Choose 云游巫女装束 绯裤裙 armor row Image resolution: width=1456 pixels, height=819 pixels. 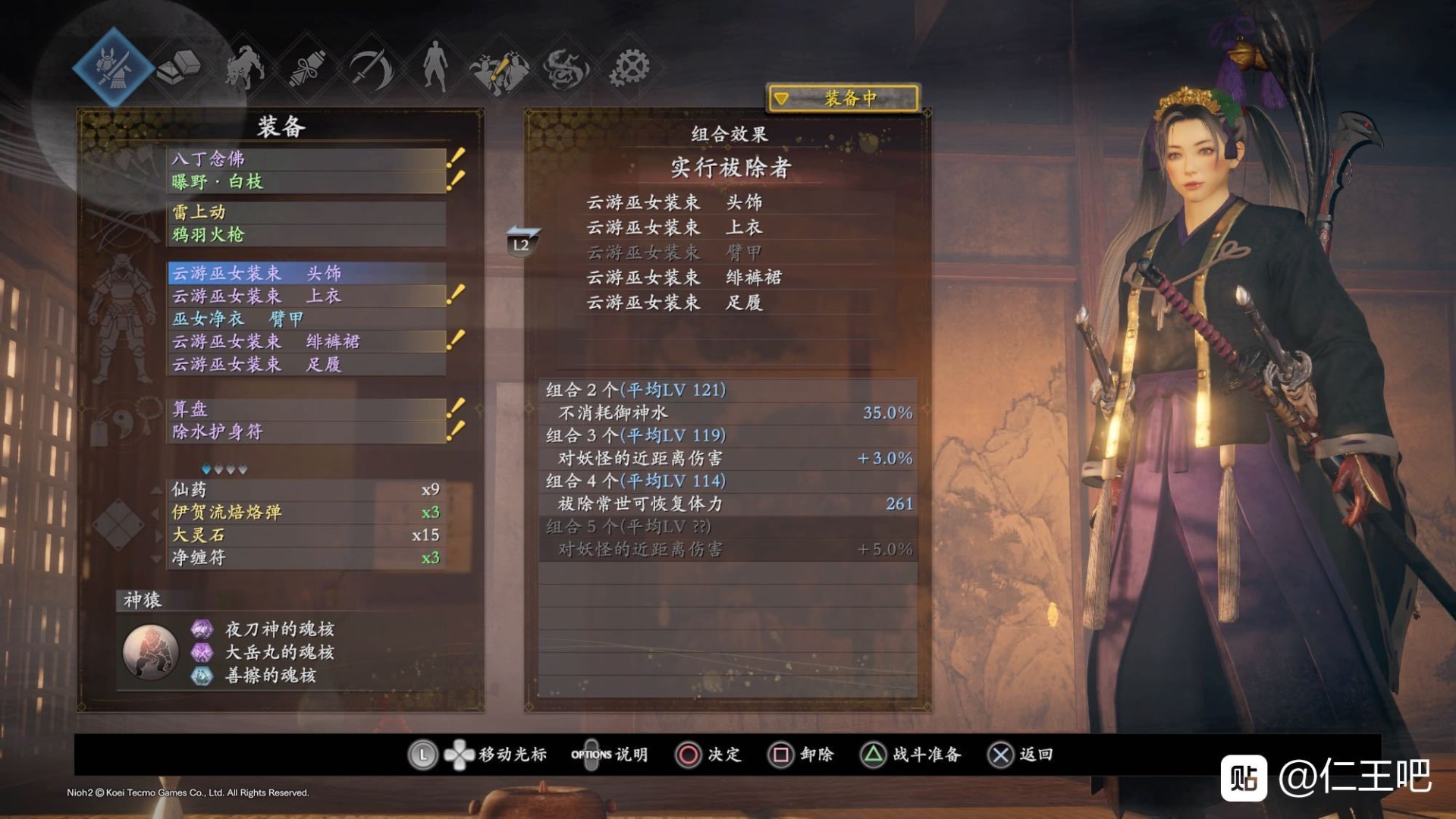(x=306, y=342)
